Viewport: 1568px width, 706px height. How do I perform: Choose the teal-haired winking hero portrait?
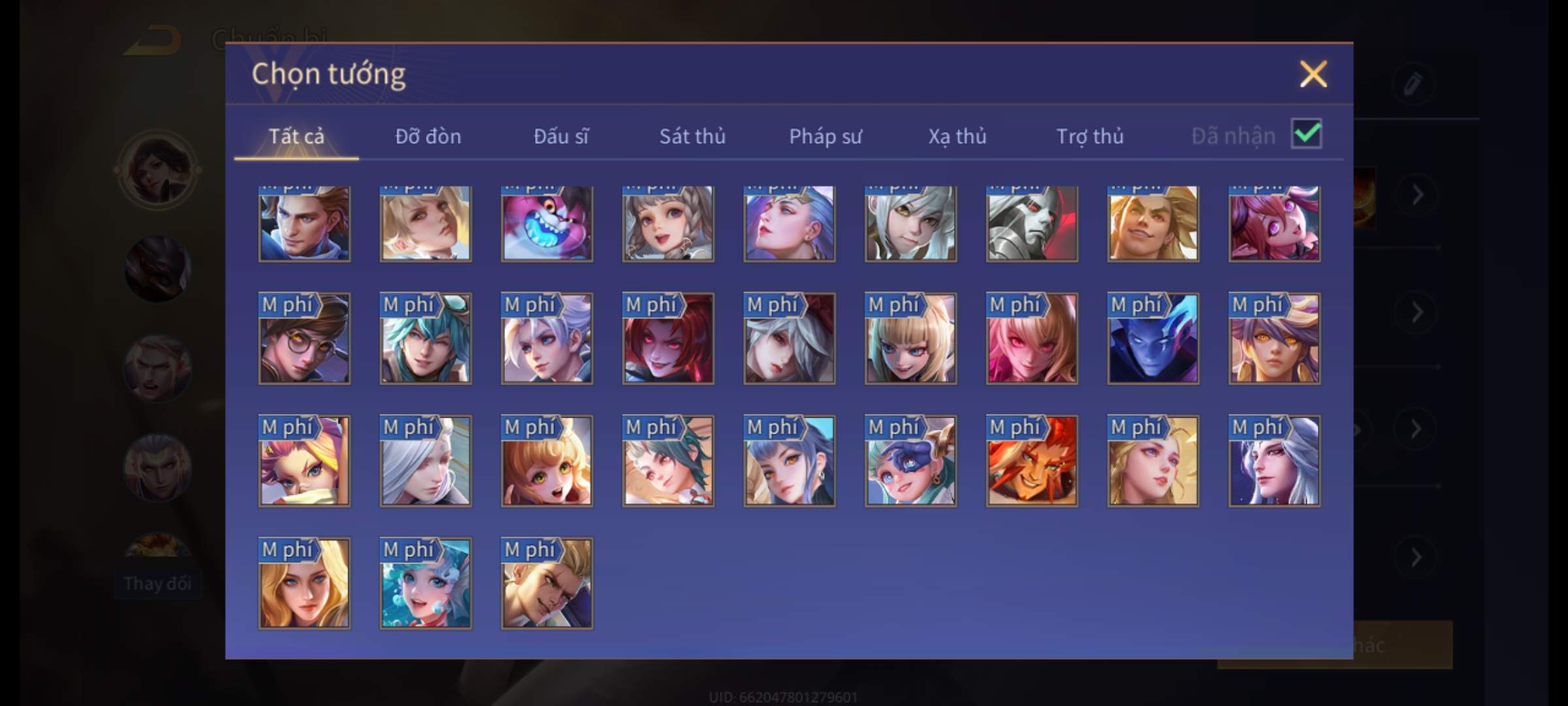(425, 339)
